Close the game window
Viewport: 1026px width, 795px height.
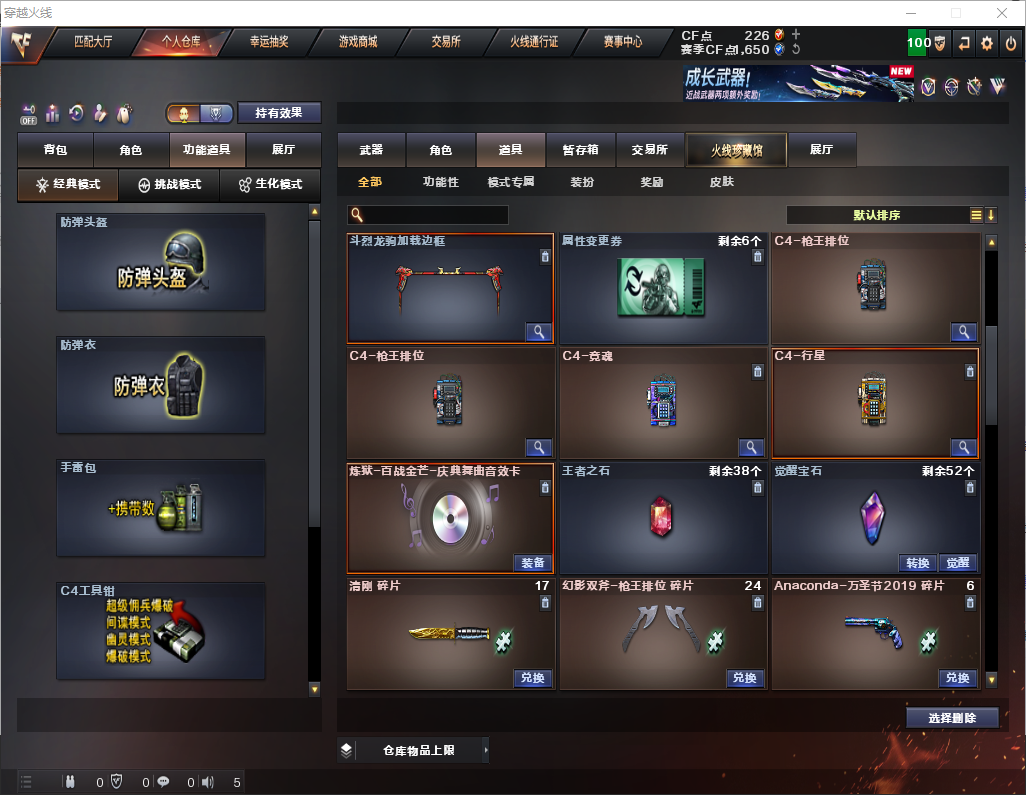[1002, 13]
